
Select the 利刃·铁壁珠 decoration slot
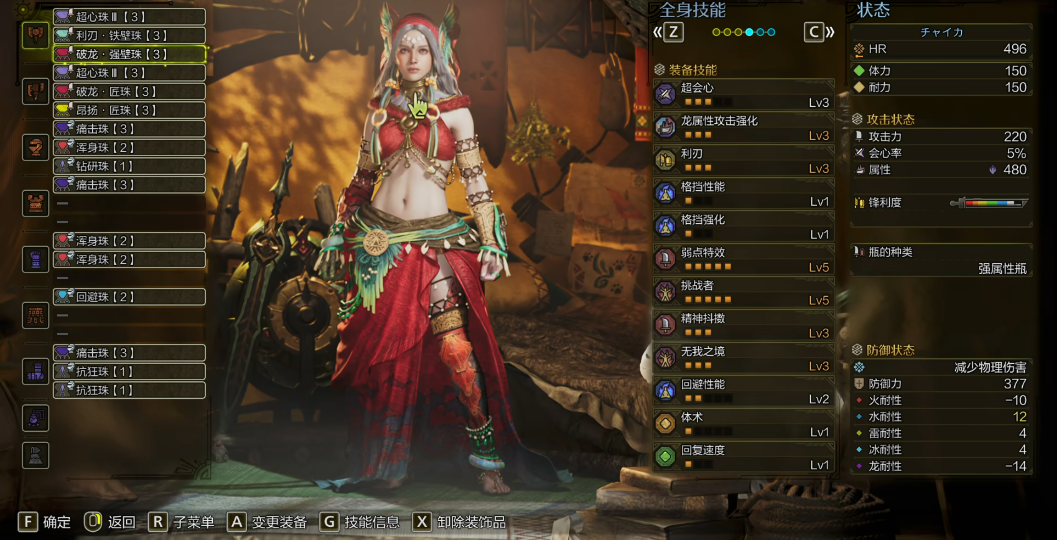[x=129, y=35]
